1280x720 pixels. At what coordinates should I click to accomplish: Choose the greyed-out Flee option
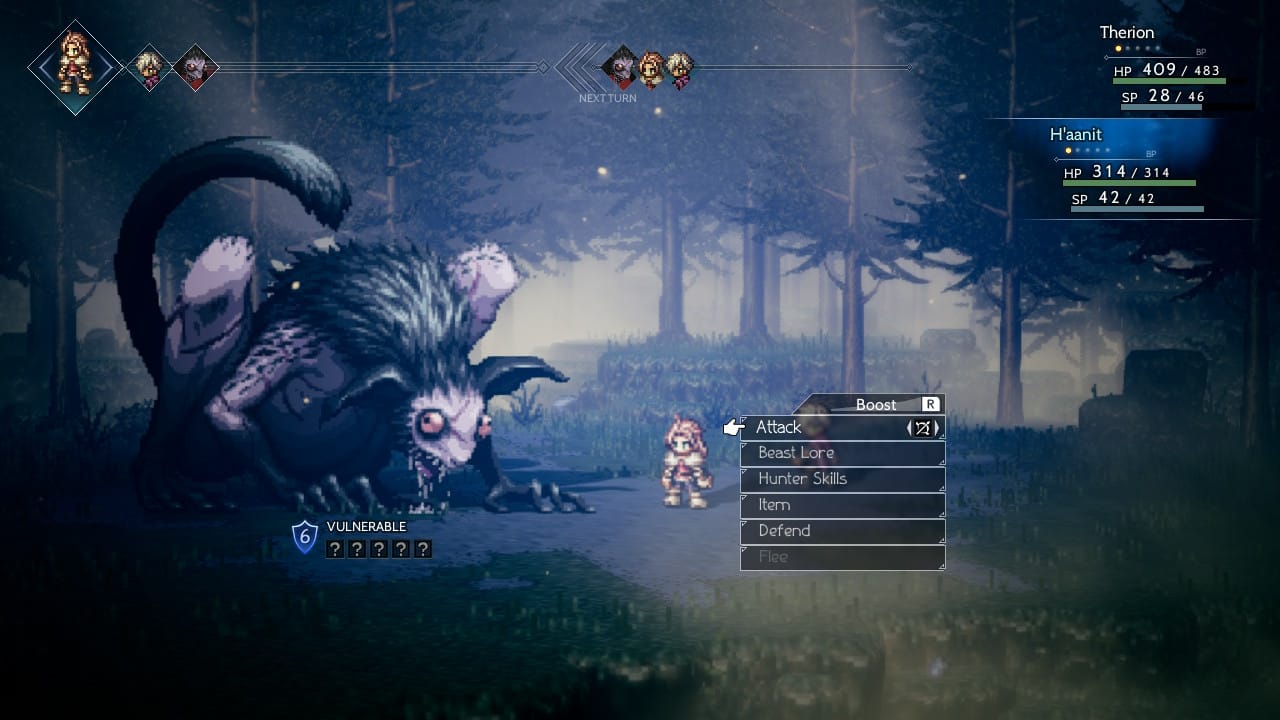click(x=841, y=557)
